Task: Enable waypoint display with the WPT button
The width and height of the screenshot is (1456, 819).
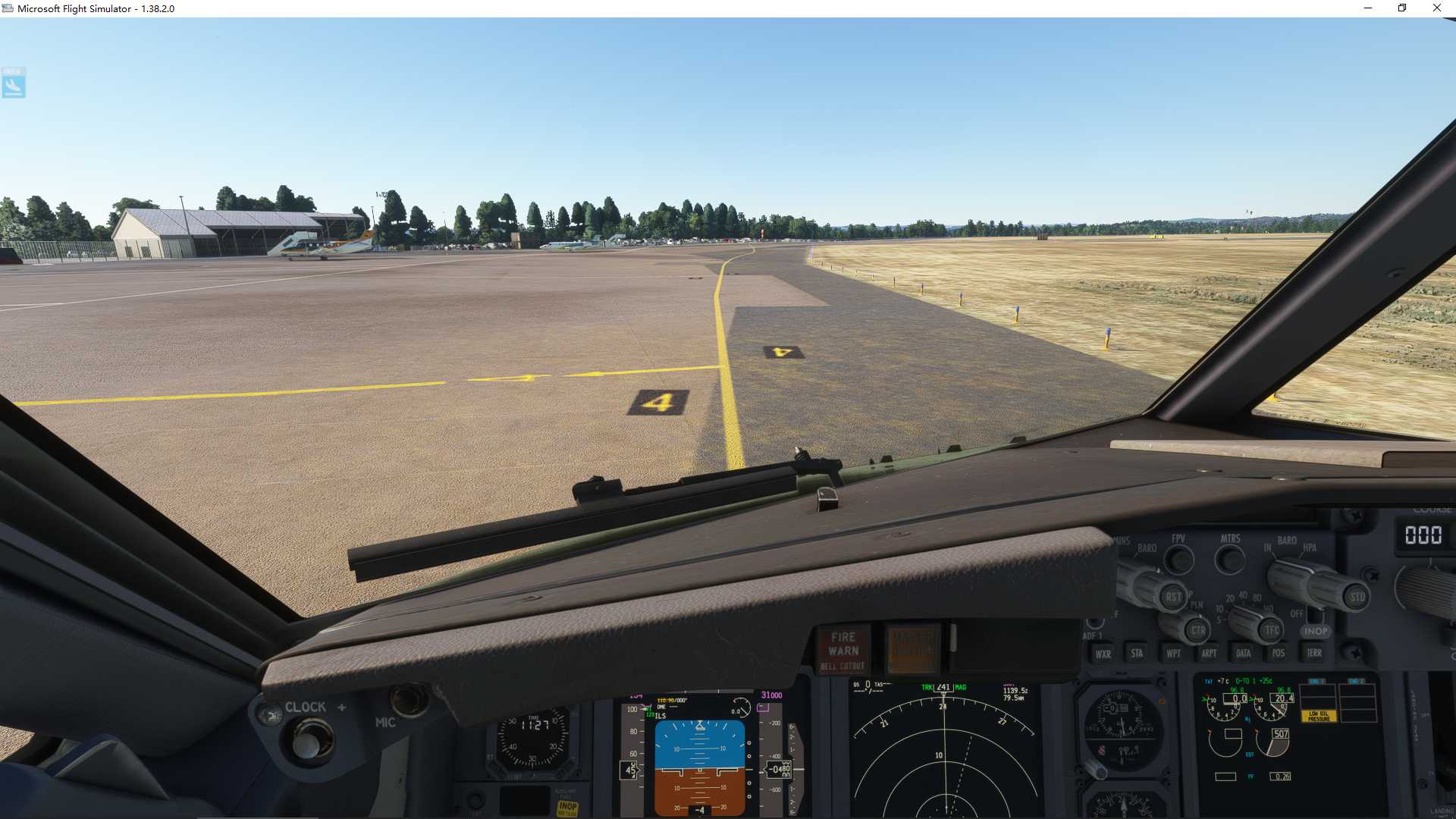Action: coord(1175,653)
